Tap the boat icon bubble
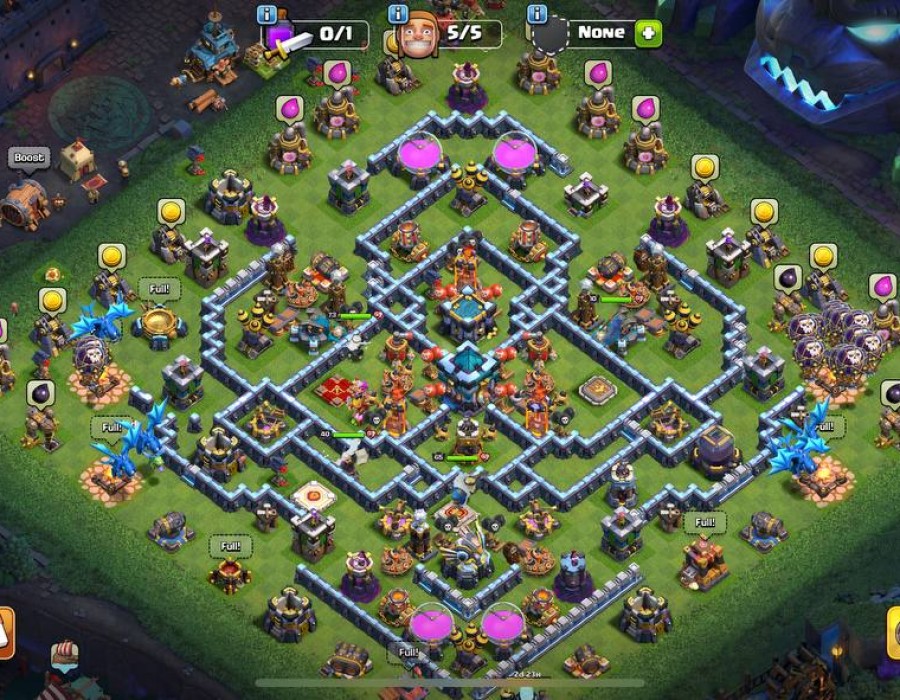Viewport: 900px width, 700px height. point(65,655)
